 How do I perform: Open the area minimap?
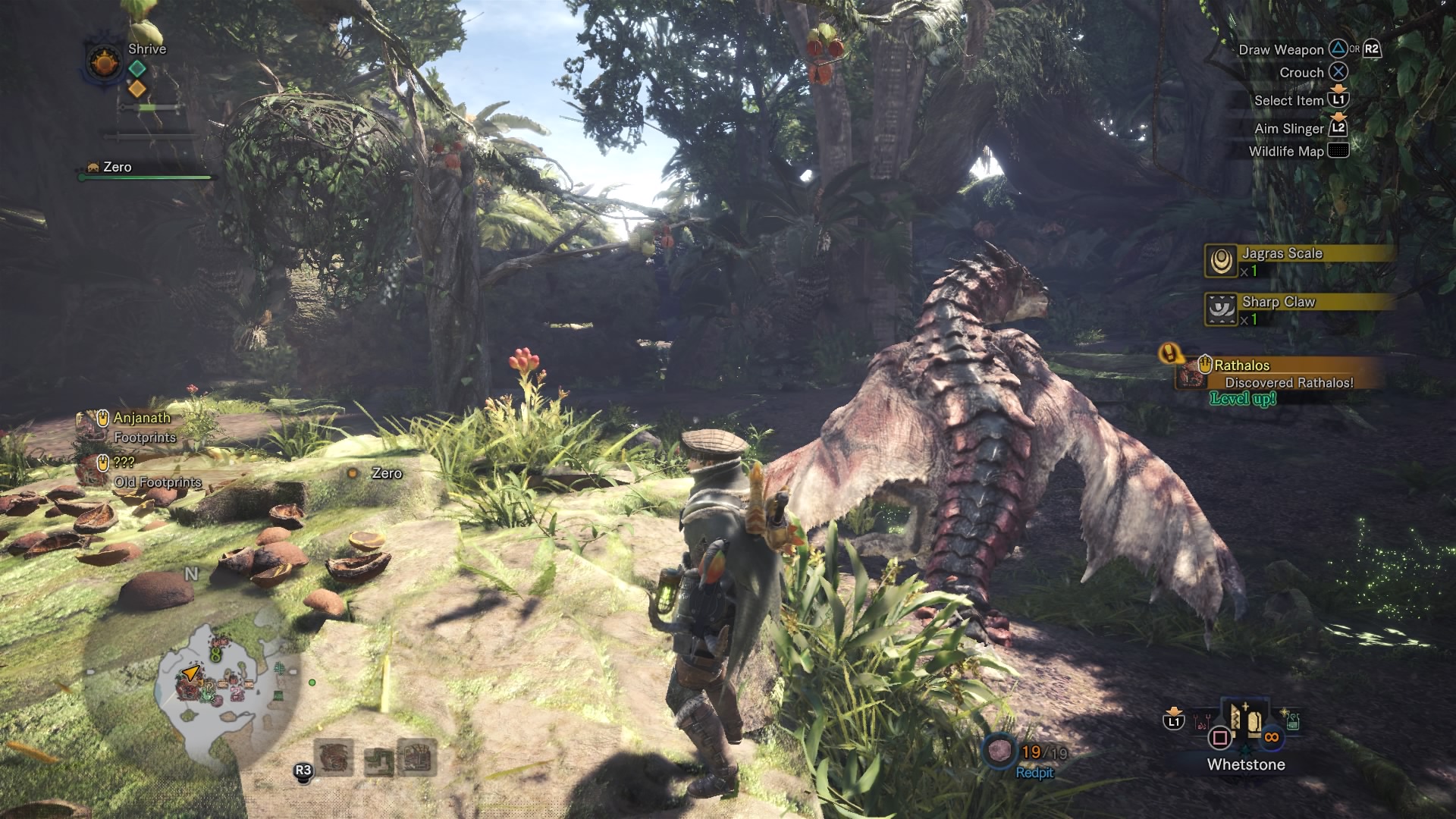(x=216, y=686)
